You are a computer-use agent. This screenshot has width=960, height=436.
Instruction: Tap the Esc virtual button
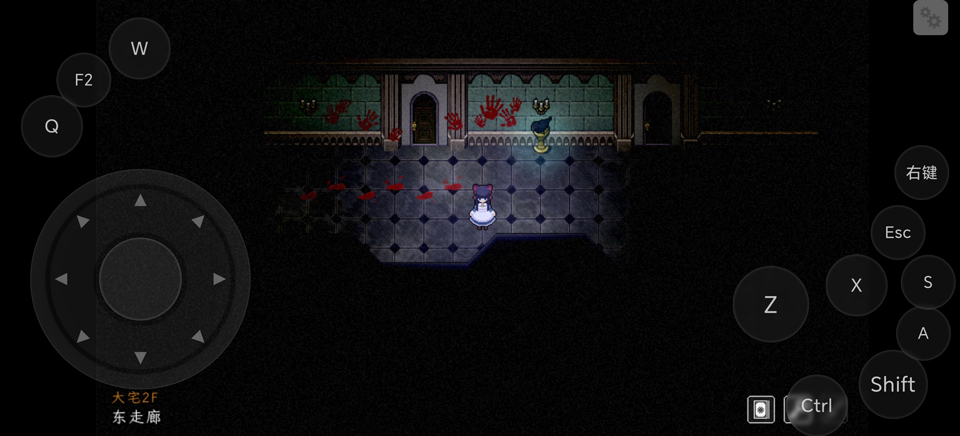pos(897,232)
